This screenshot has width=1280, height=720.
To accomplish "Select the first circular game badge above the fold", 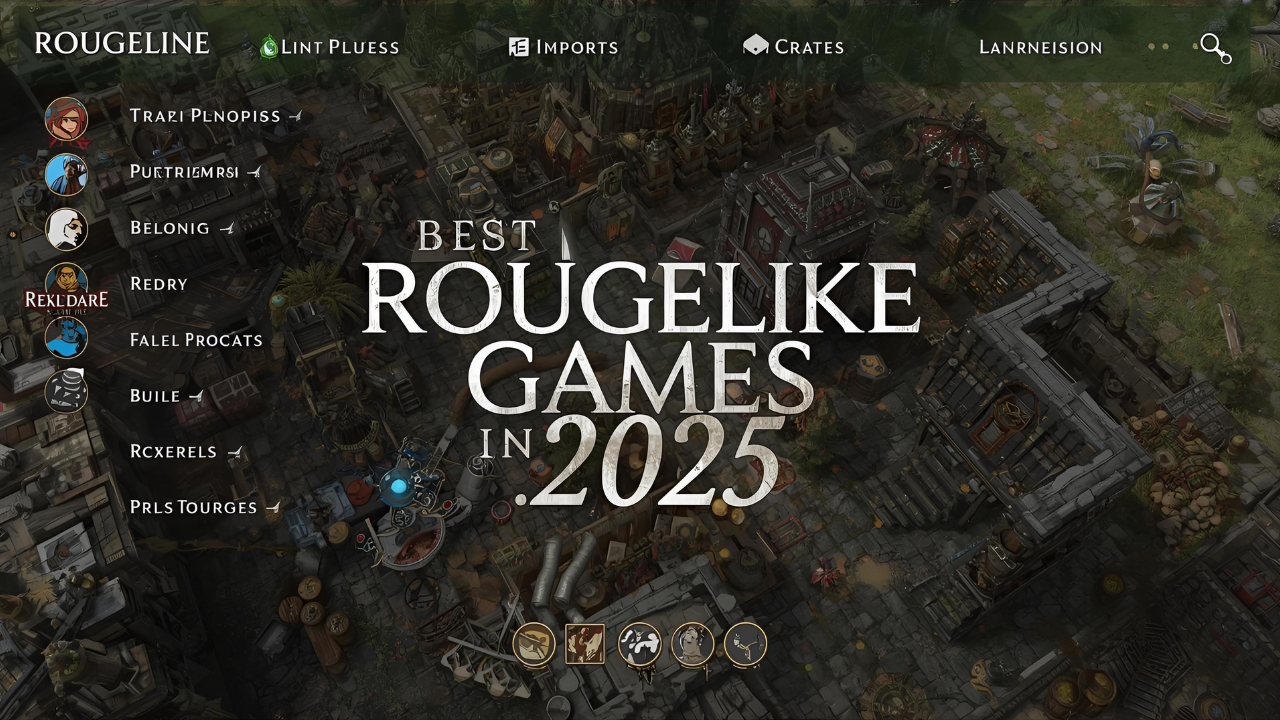I will 532,645.
